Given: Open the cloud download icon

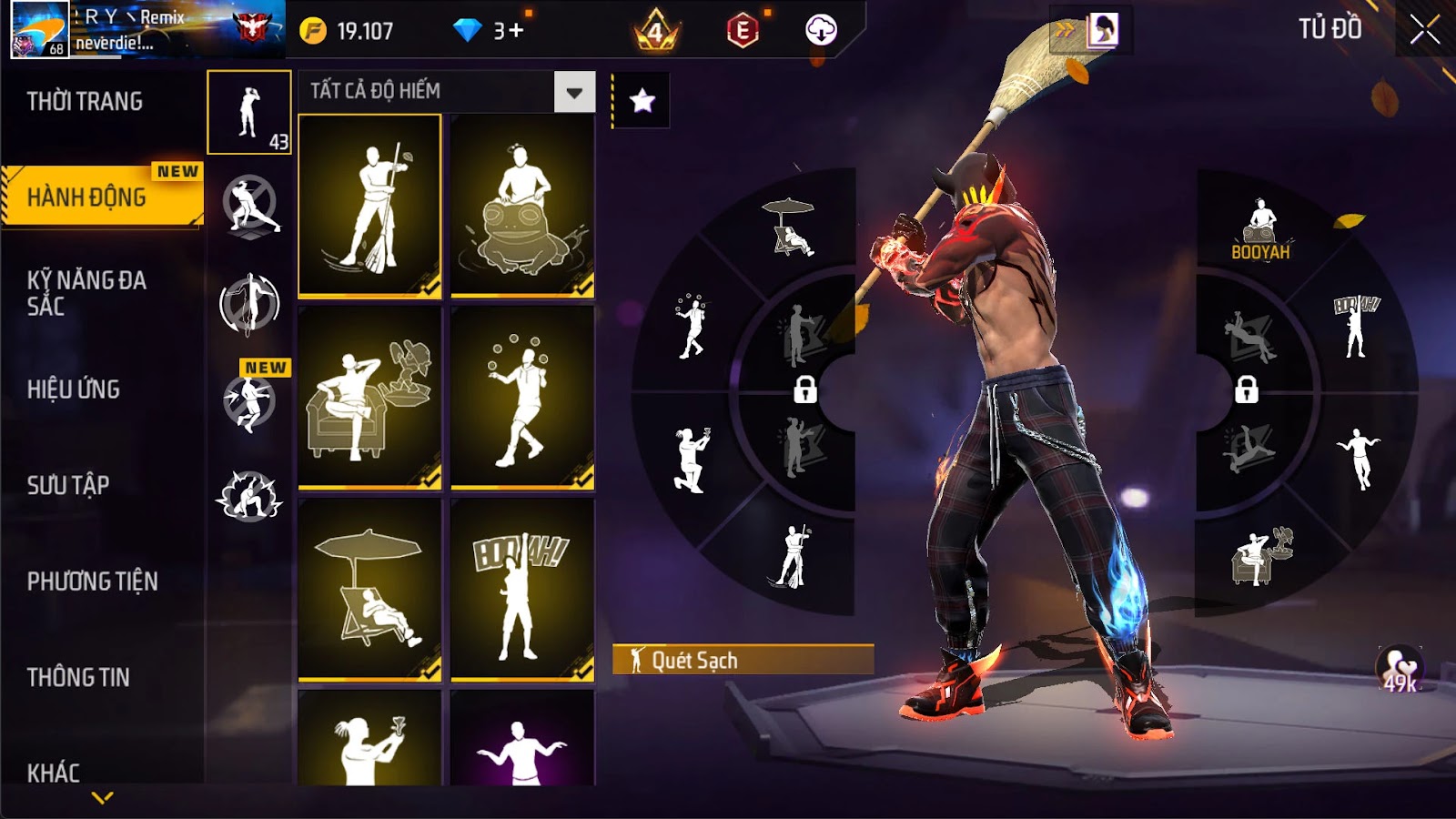Looking at the screenshot, I should [821, 31].
